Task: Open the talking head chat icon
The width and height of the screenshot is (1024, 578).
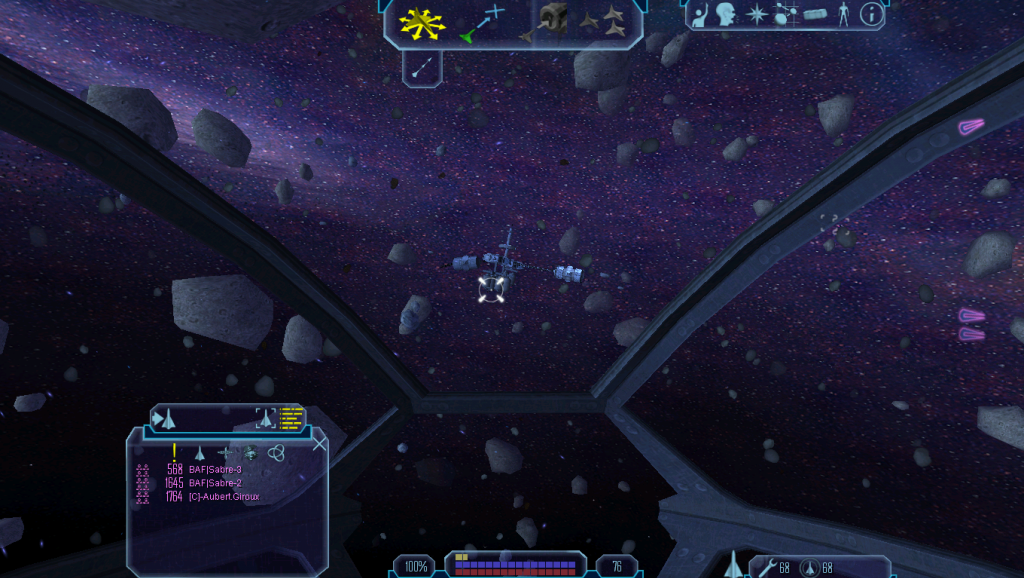Action: point(726,14)
